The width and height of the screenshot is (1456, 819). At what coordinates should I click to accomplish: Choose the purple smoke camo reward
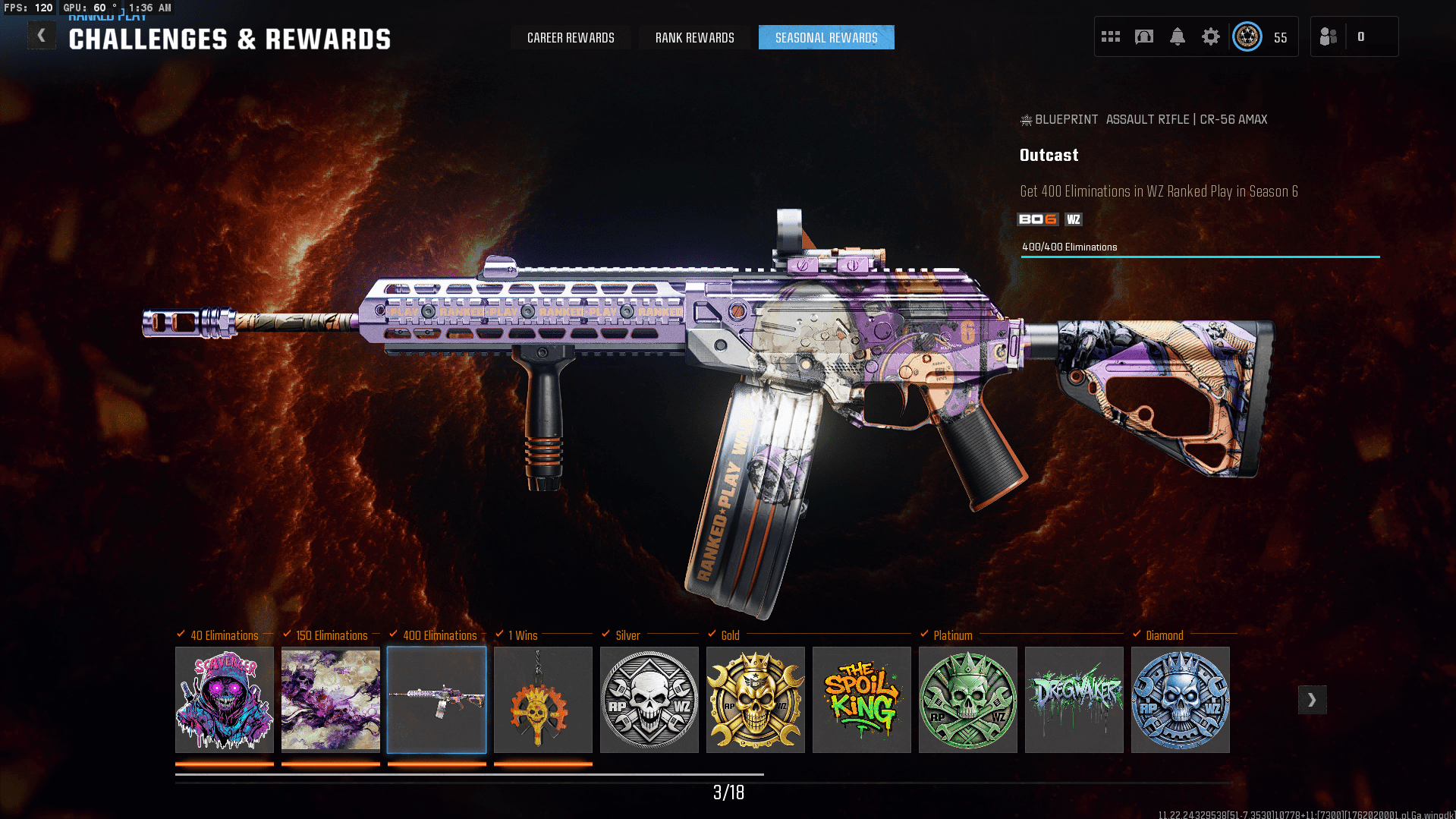[331, 700]
